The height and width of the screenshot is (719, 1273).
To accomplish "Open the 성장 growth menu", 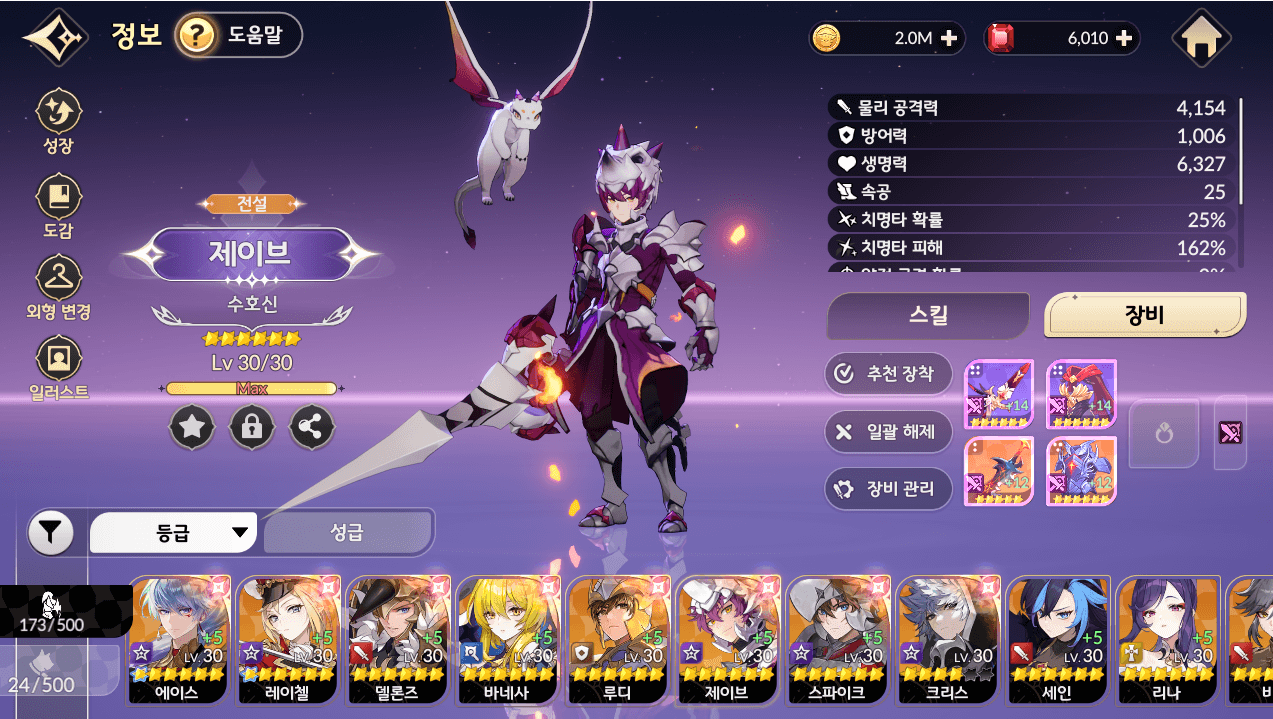I will coord(58,121).
